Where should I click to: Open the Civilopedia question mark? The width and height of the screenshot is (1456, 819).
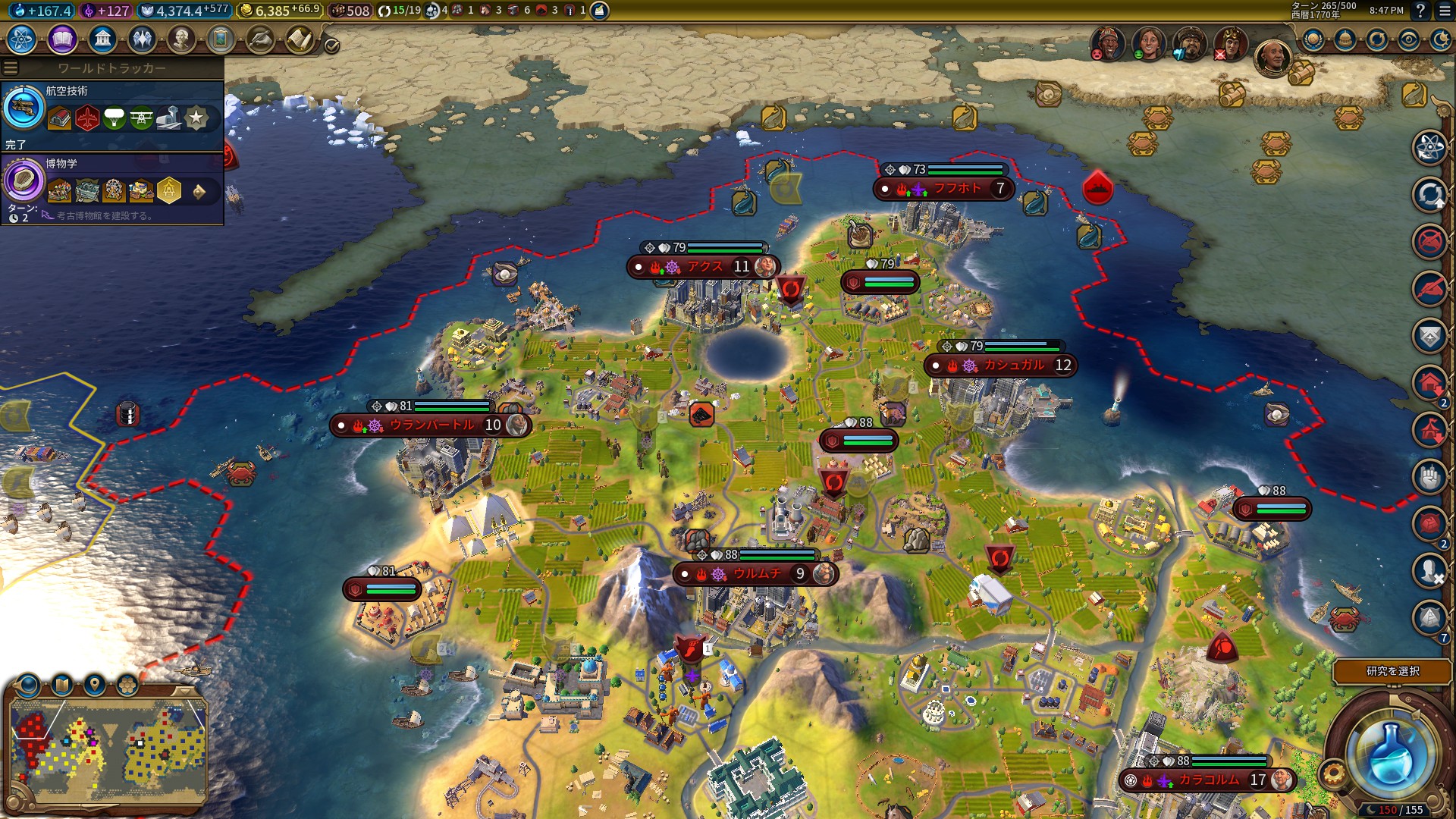pyautogui.click(x=1420, y=11)
